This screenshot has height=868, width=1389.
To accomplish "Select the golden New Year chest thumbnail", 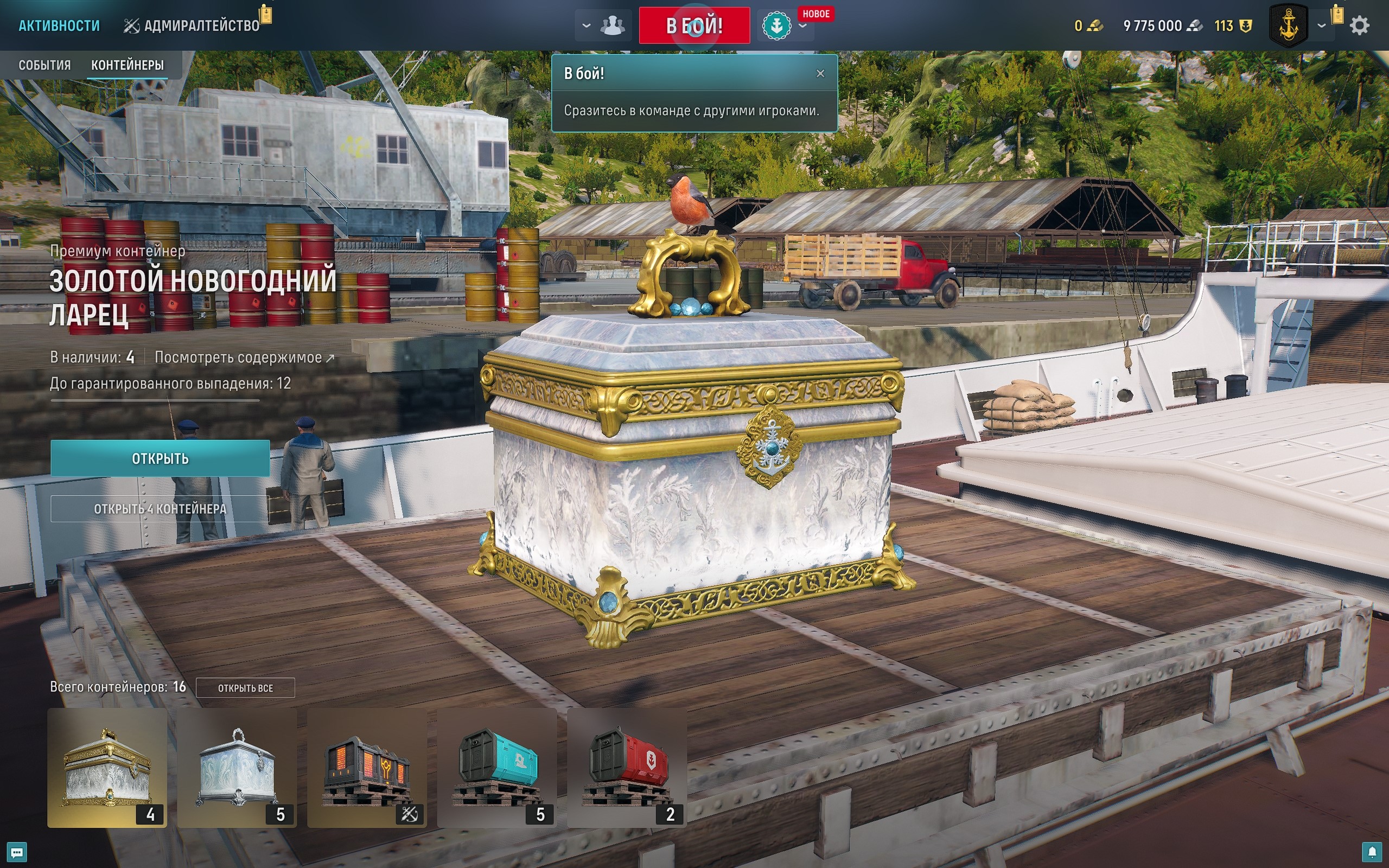I will point(107,768).
